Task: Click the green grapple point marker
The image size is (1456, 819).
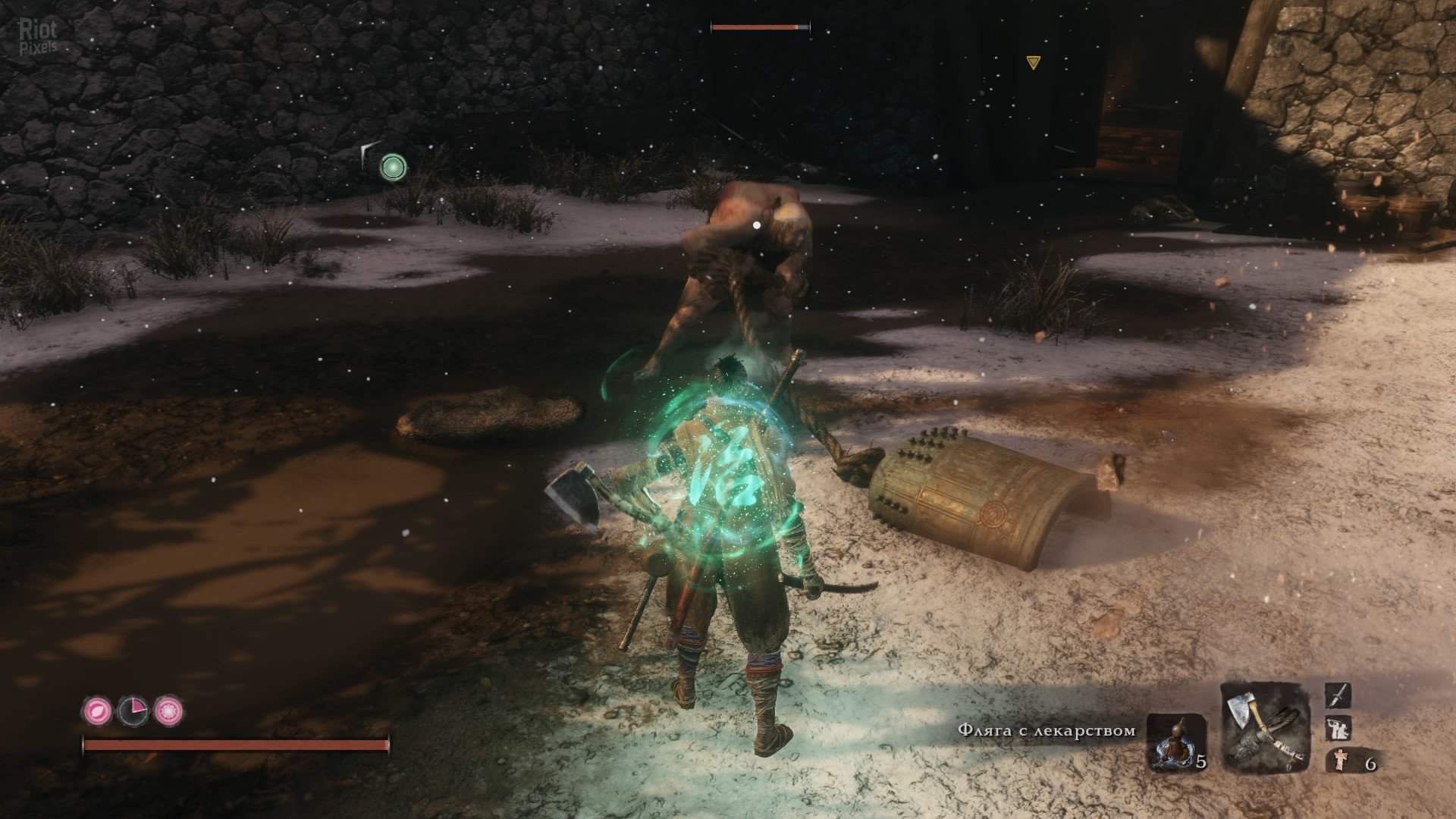Action: point(392,165)
